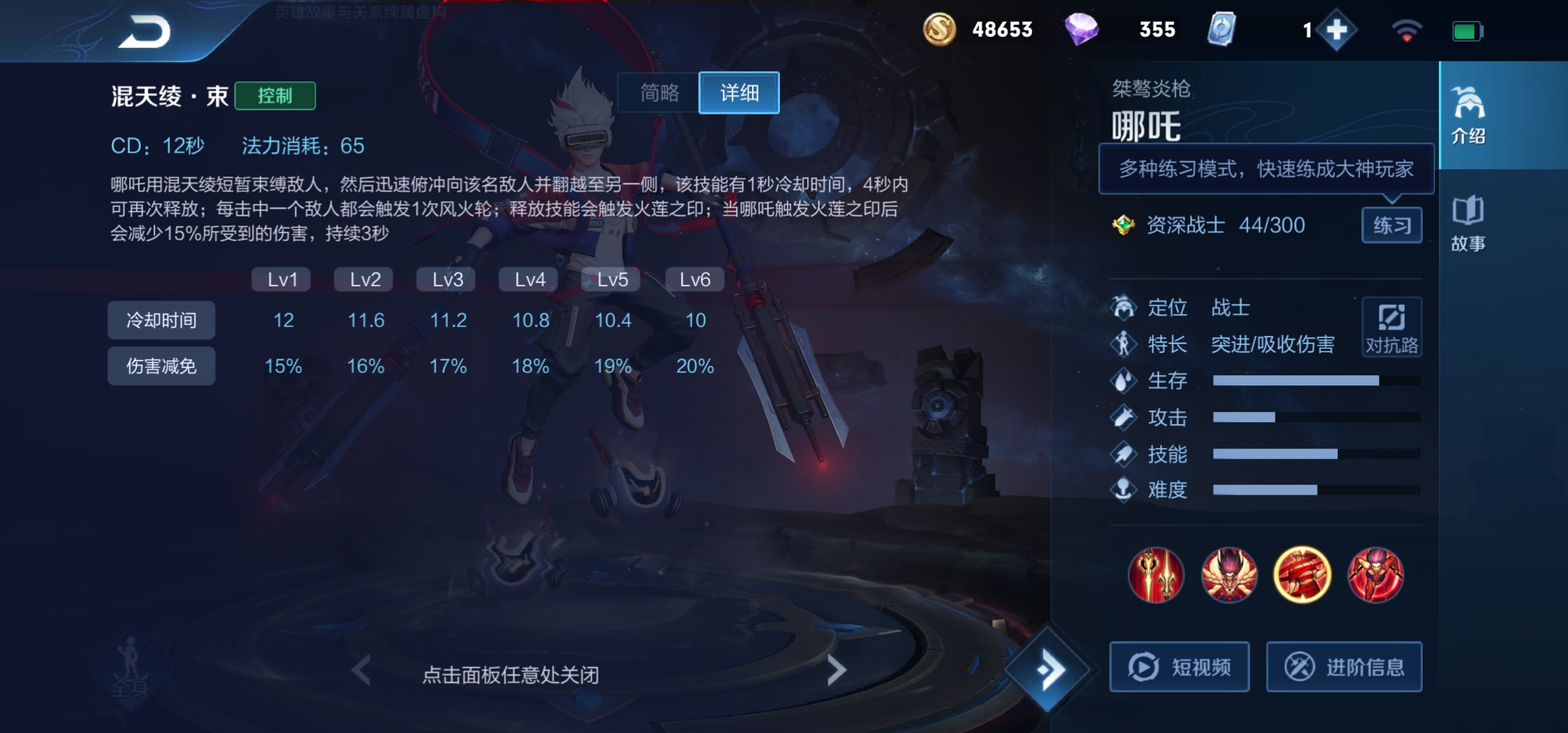Switch skill stats to Lv5
Screen dimensions: 1568x733
[x=611, y=278]
